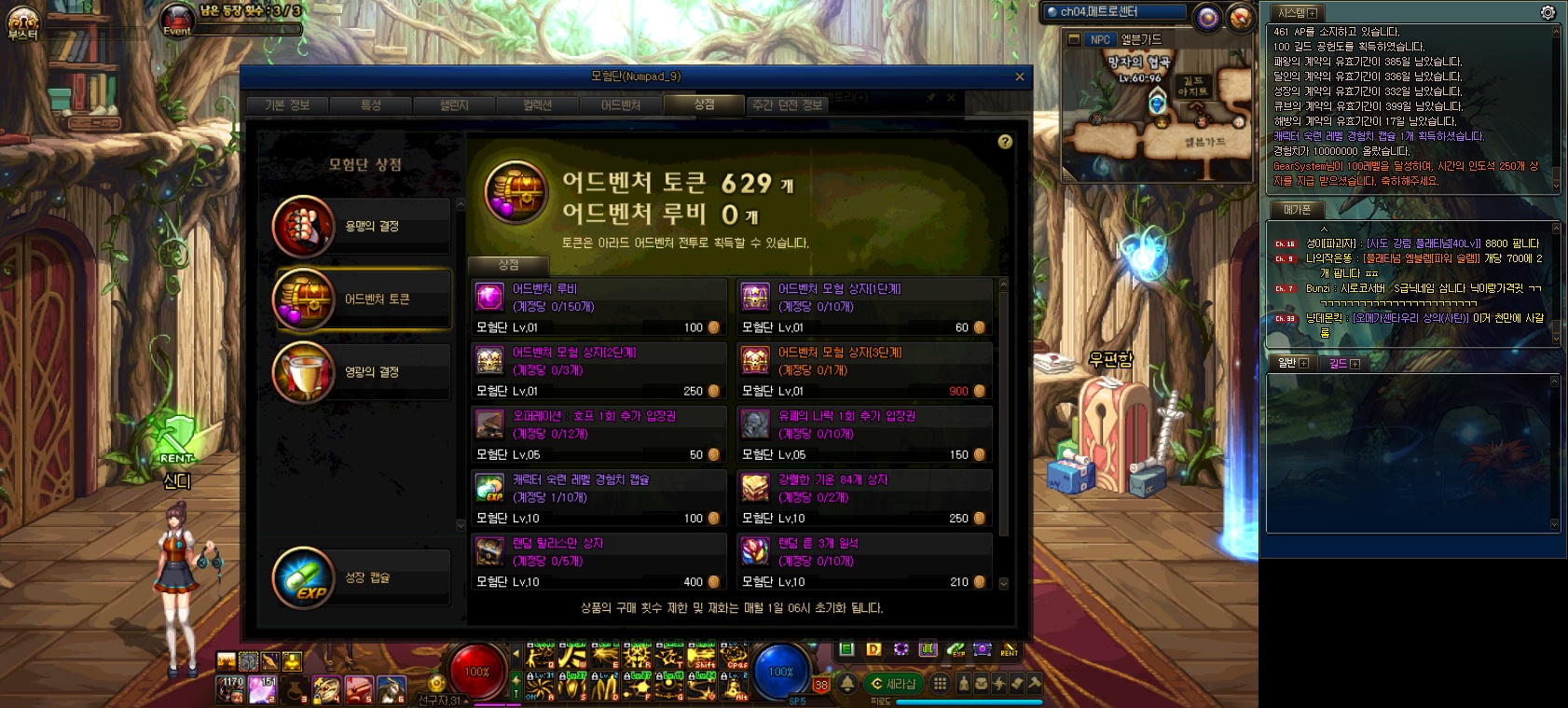Image resolution: width=1568 pixels, height=708 pixels.
Task: Close the 모험단 adventure window
Action: point(1019,76)
